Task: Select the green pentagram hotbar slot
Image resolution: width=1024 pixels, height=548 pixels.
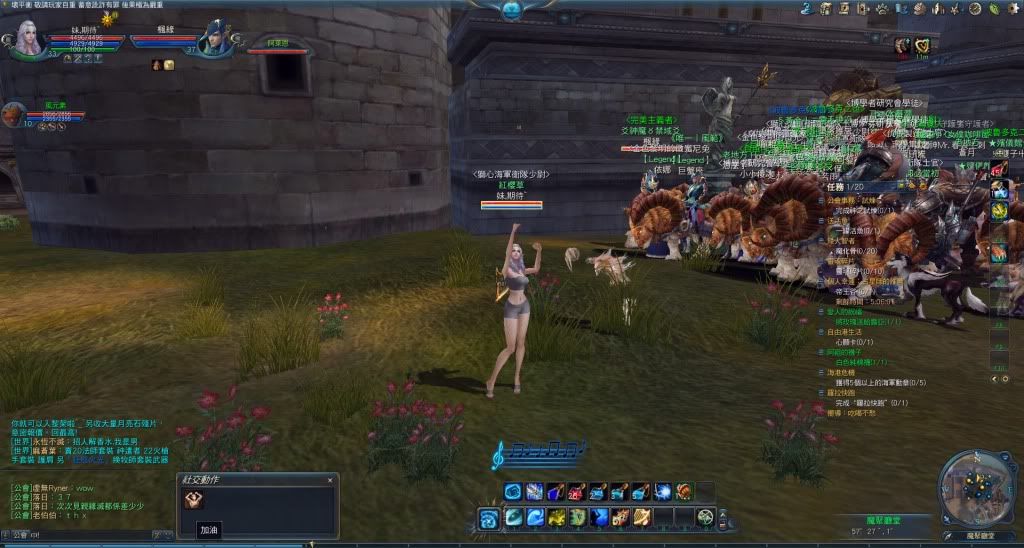Action: [706, 516]
